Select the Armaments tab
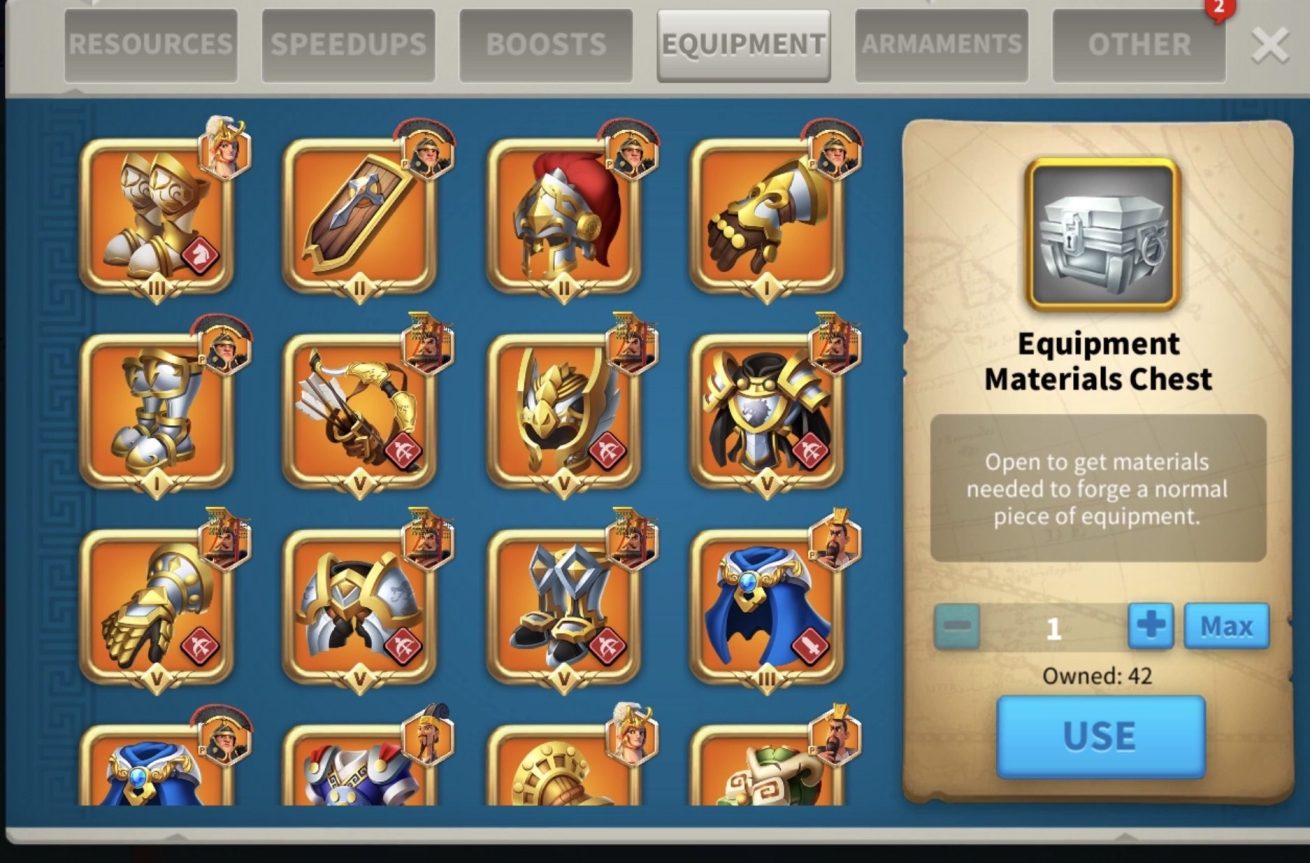Viewport: 1310px width, 863px height. tap(941, 45)
